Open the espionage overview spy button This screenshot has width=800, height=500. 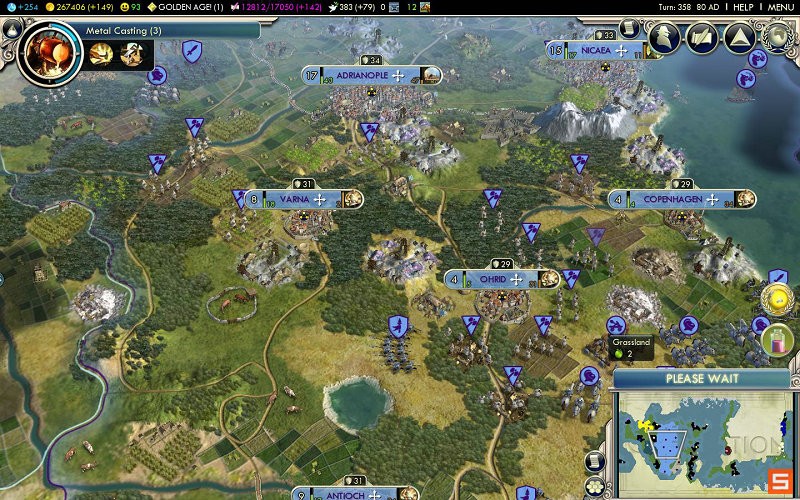pos(665,37)
